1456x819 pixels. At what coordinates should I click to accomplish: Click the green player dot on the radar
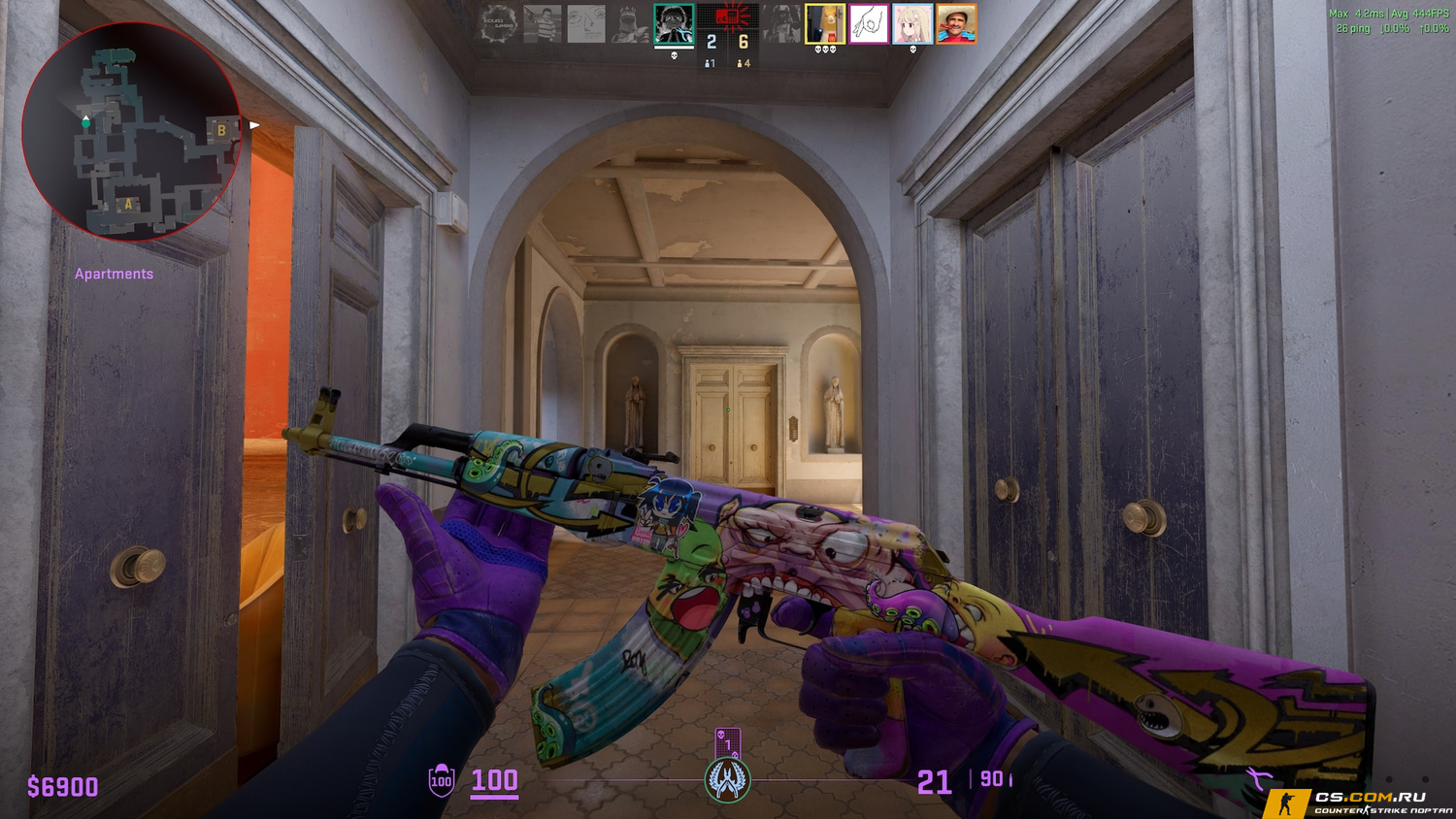(86, 122)
